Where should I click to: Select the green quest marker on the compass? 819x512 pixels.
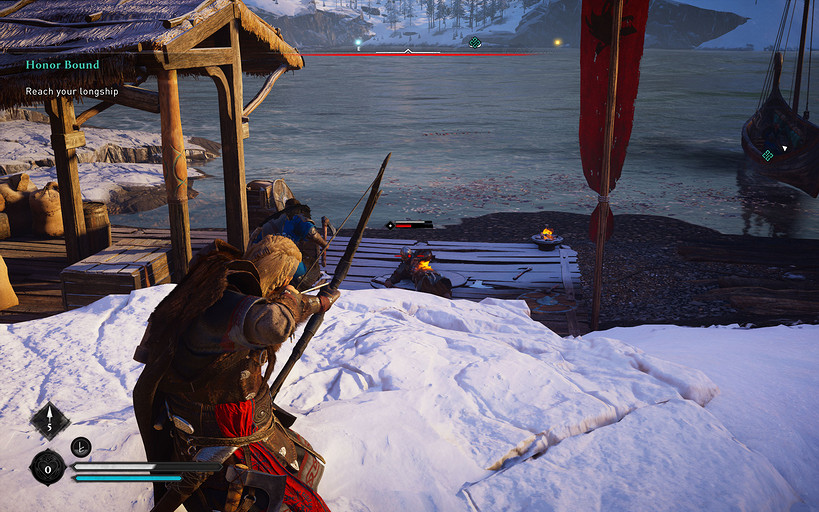point(475,42)
